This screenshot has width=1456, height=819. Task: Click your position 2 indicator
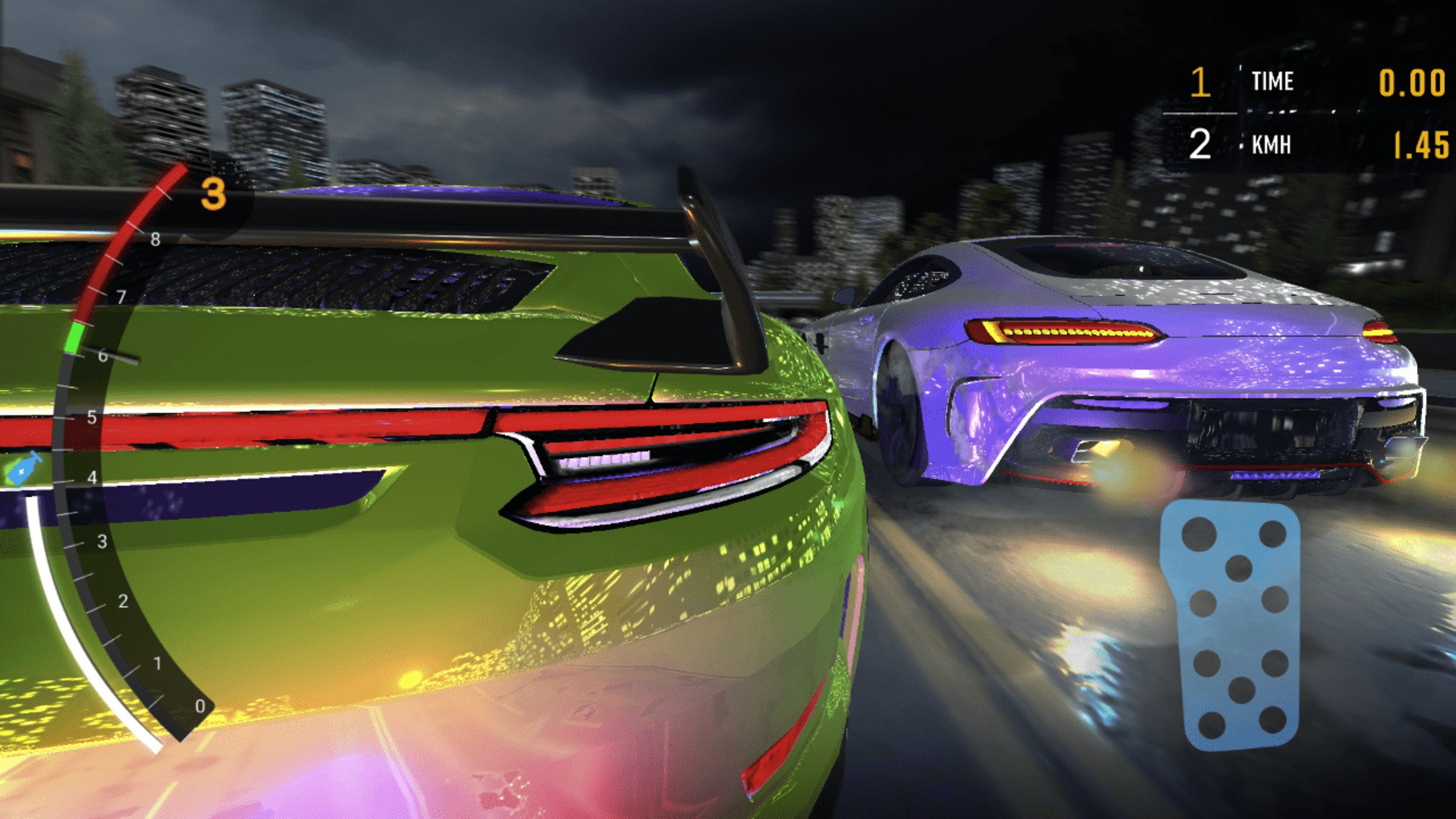pos(1202,145)
